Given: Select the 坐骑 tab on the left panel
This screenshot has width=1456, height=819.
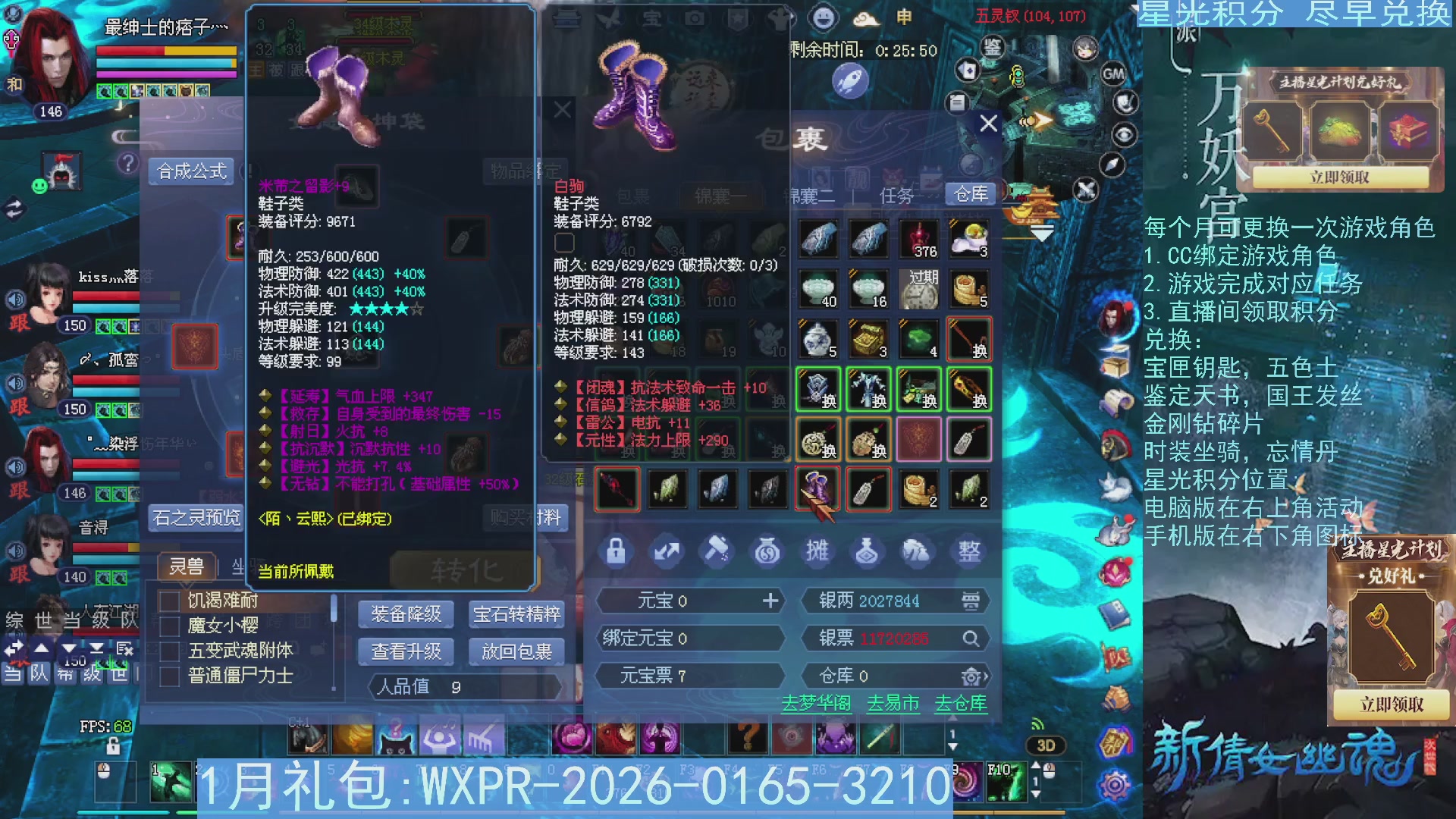Looking at the screenshot, I should (243, 566).
